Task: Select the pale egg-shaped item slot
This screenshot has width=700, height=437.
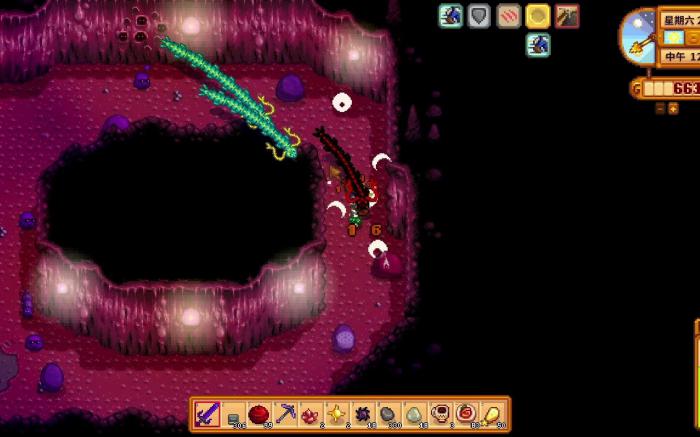Action: coord(414,414)
